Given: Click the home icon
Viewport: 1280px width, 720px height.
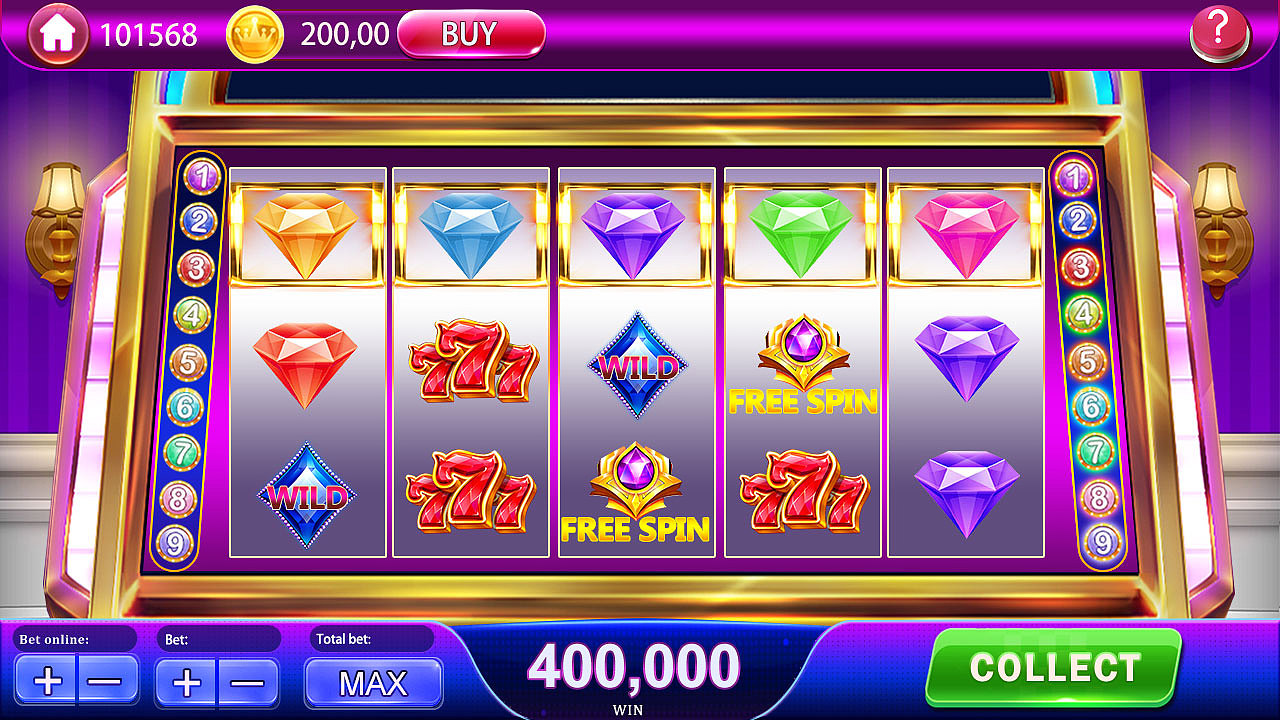Looking at the screenshot, I should 57,33.
